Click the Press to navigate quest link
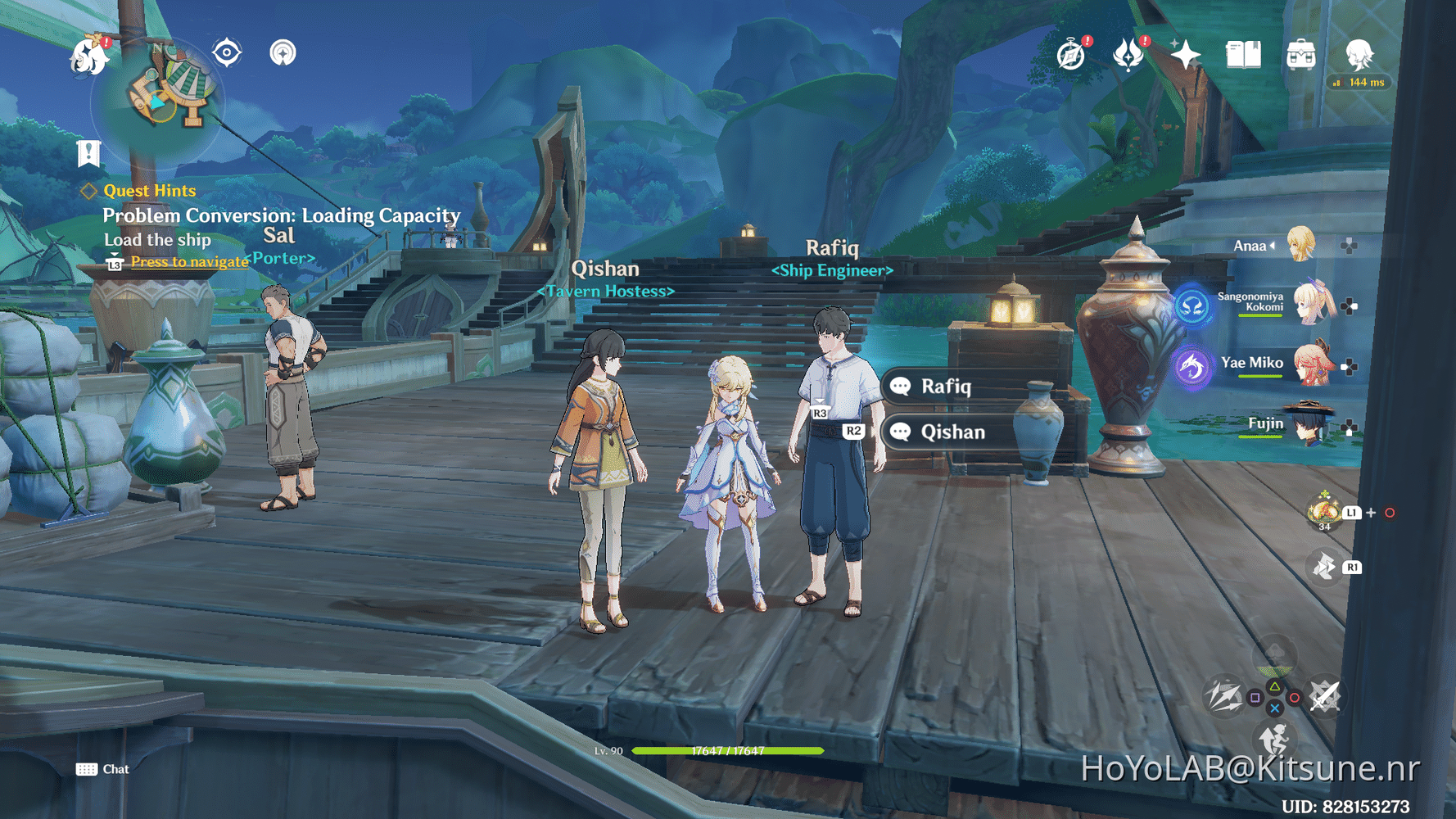Viewport: 1456px width, 819px height. 189,261
